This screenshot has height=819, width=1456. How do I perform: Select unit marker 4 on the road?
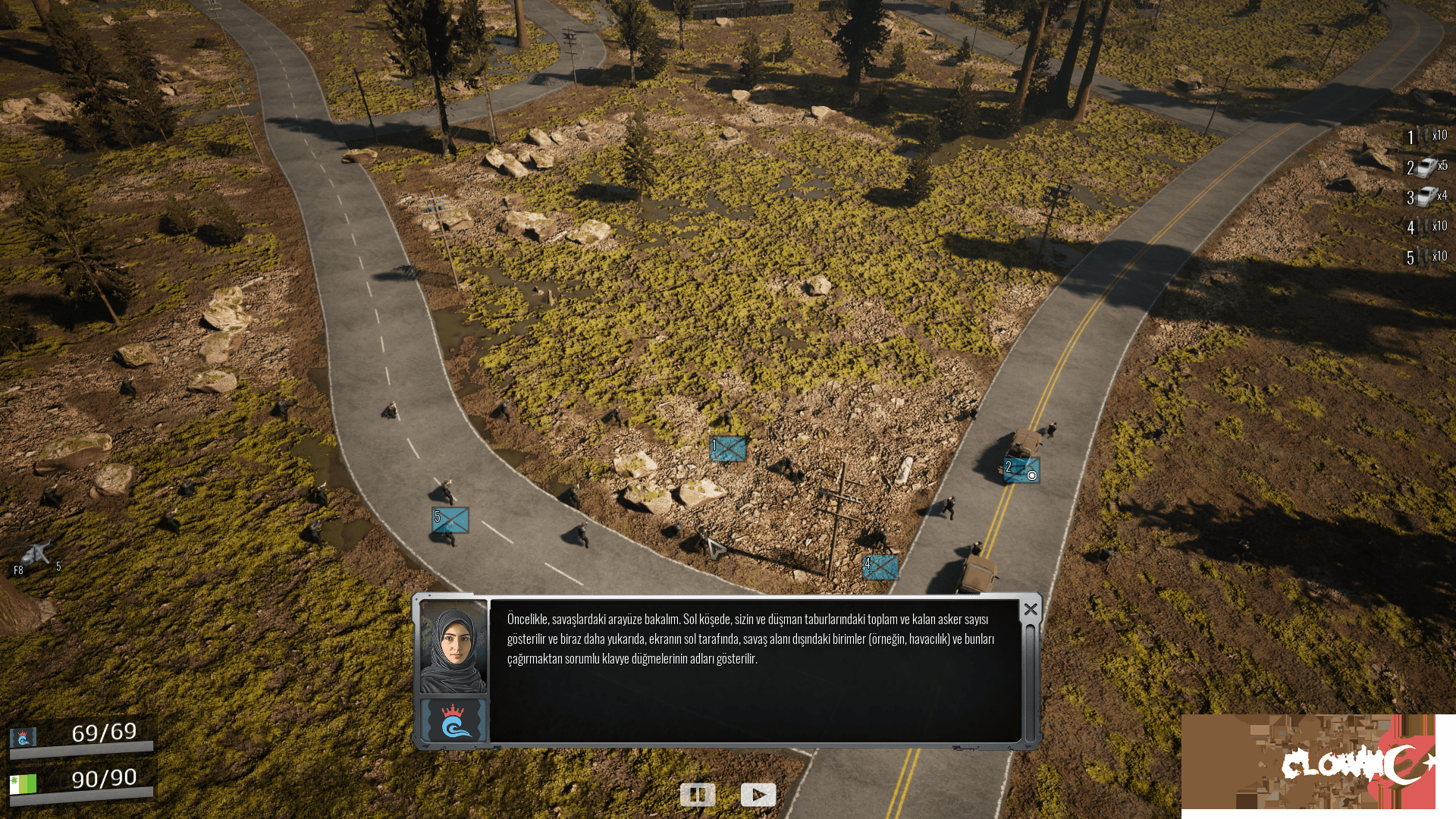point(882,566)
